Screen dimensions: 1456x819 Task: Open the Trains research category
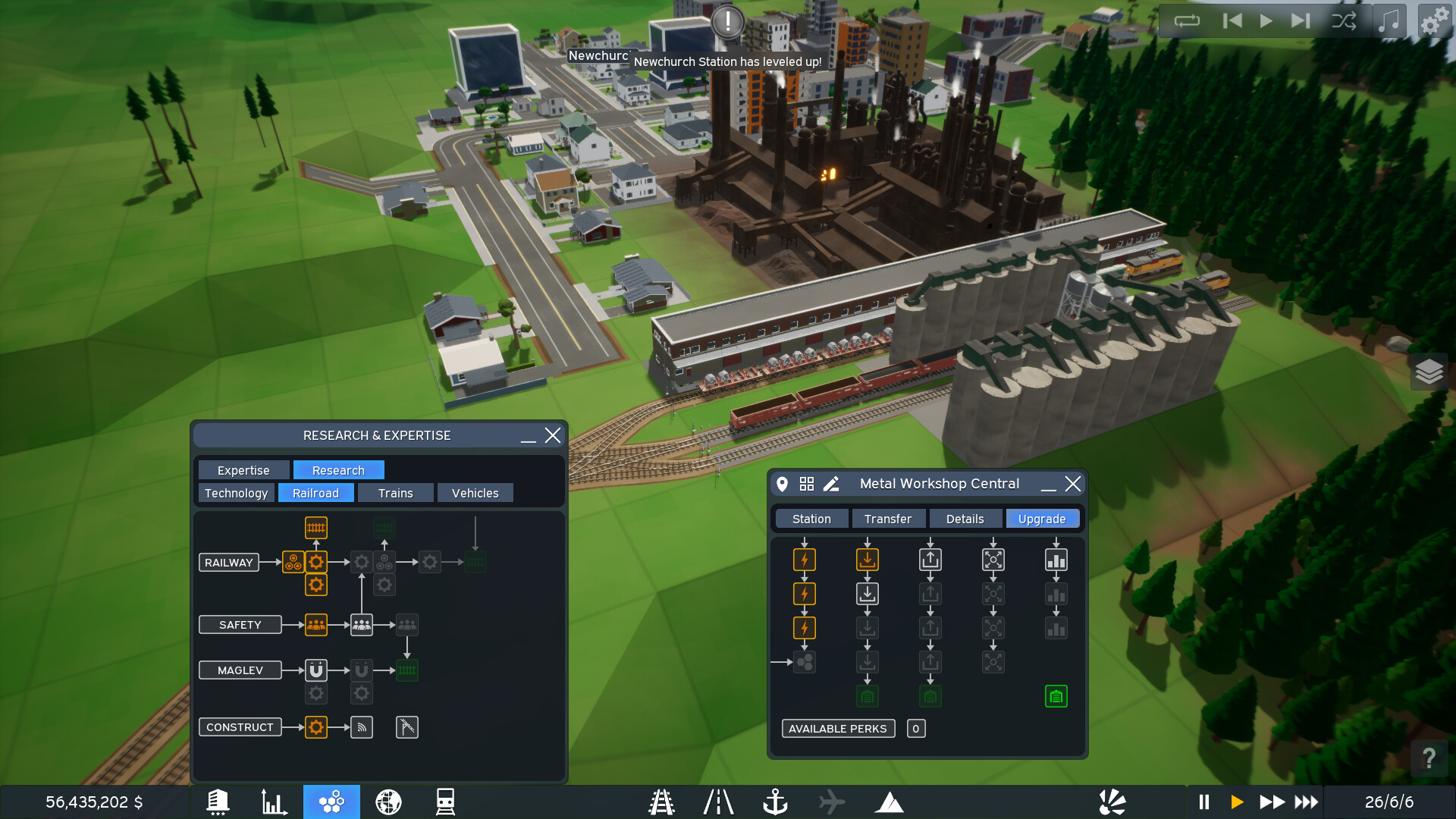[395, 492]
